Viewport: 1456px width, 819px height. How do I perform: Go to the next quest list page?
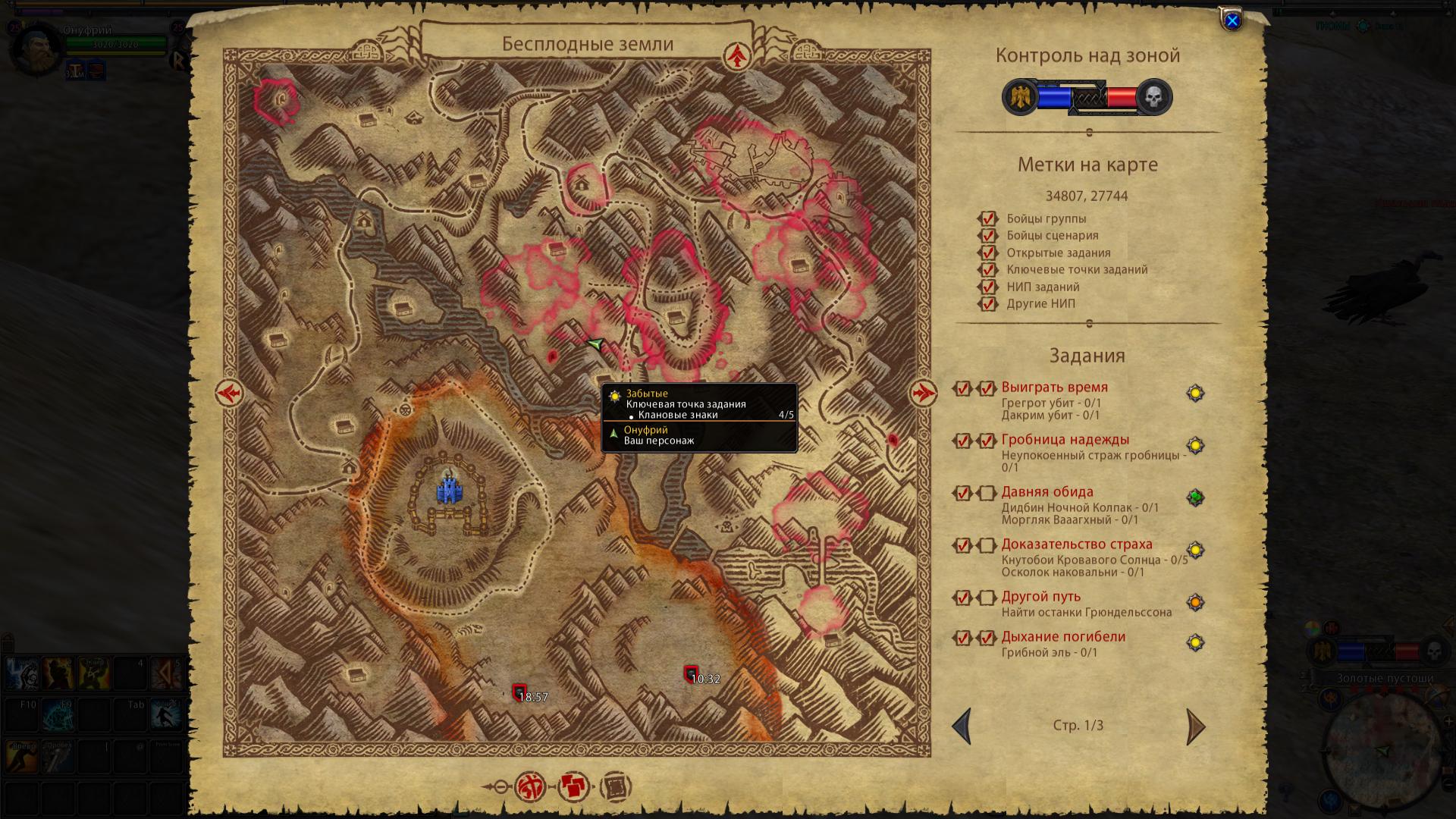point(1195,726)
